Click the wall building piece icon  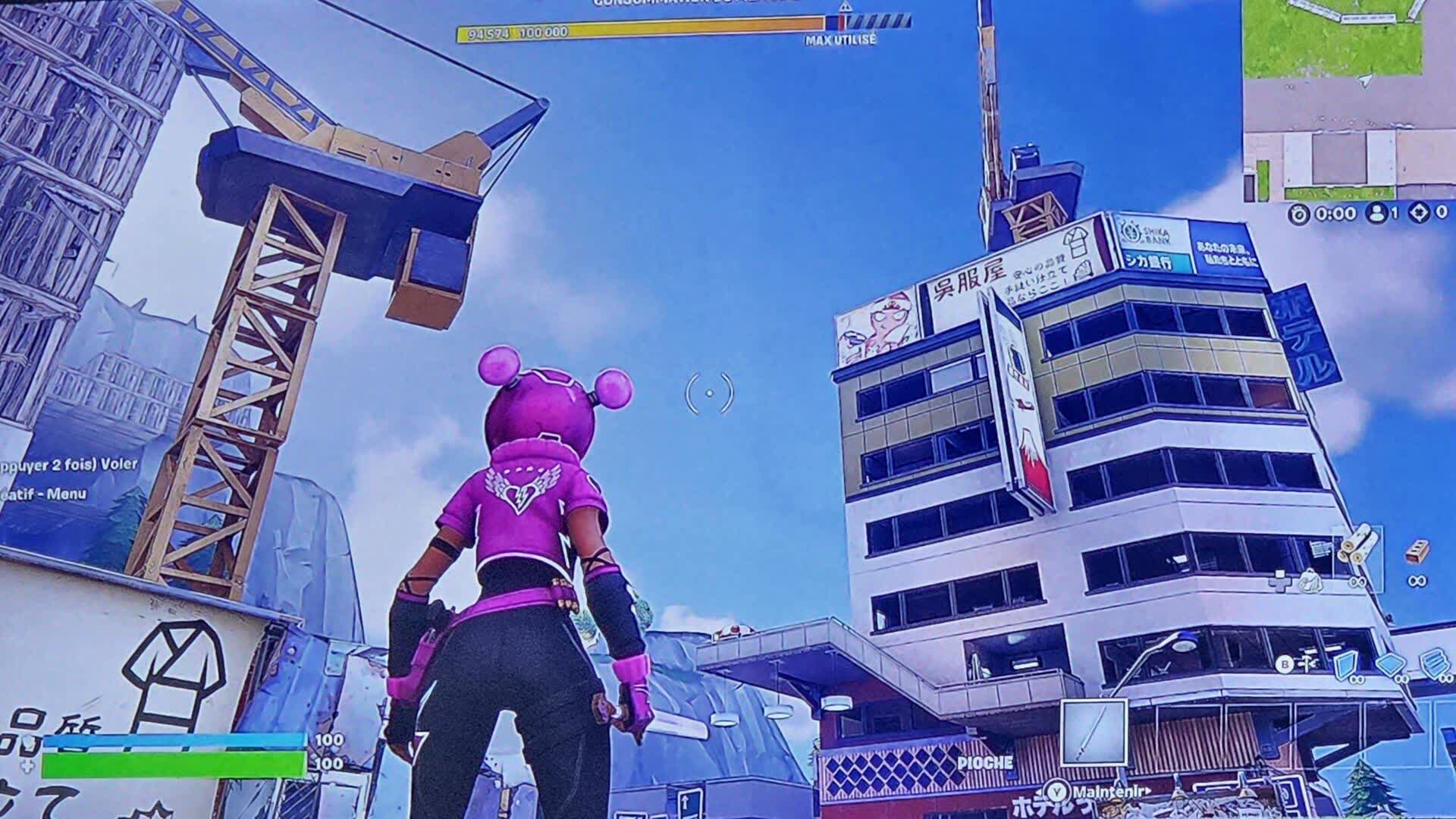(x=1347, y=666)
